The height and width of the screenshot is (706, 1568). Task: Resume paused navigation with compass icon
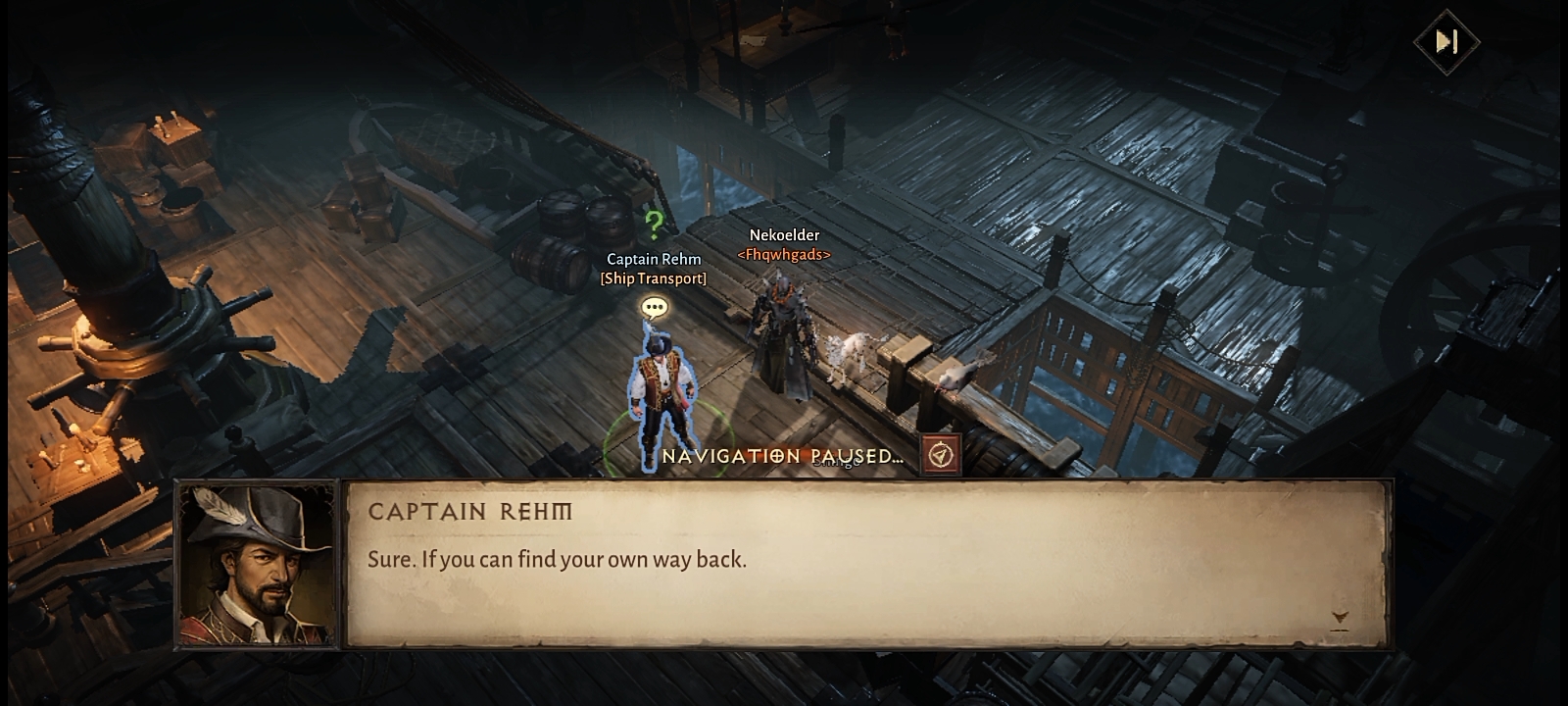(941, 455)
